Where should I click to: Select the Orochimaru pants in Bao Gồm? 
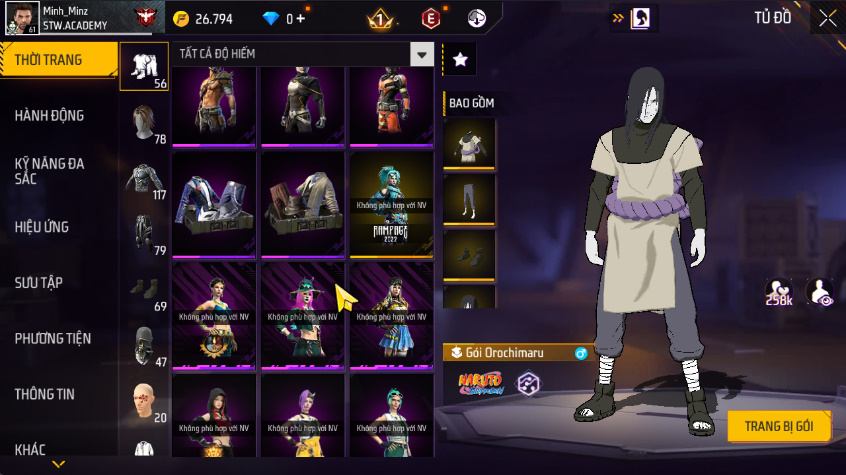[x=469, y=200]
